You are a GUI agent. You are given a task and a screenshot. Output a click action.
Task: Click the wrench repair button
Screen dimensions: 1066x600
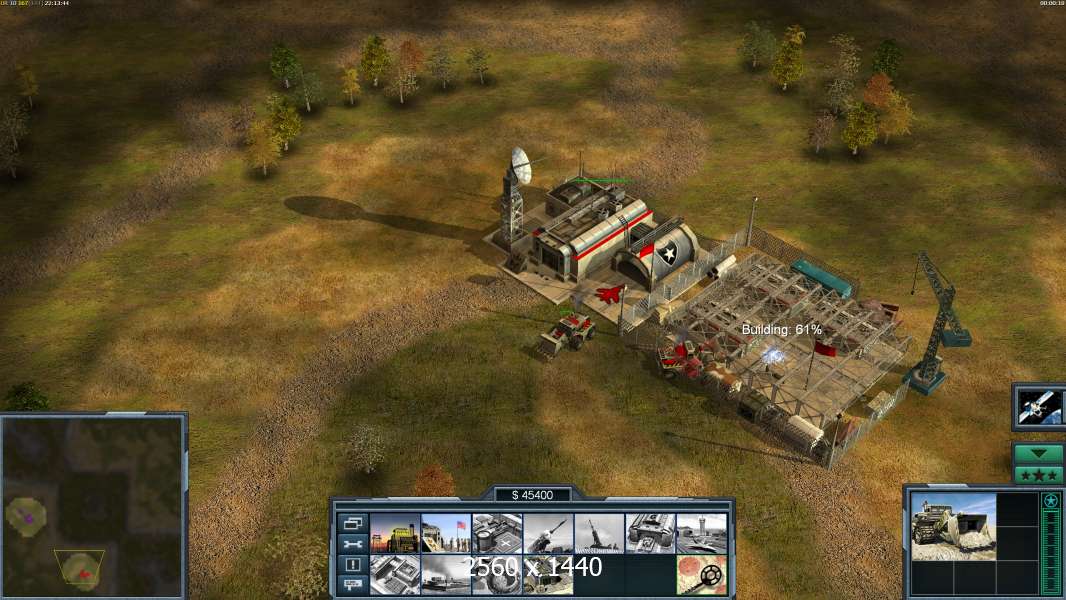click(x=351, y=544)
